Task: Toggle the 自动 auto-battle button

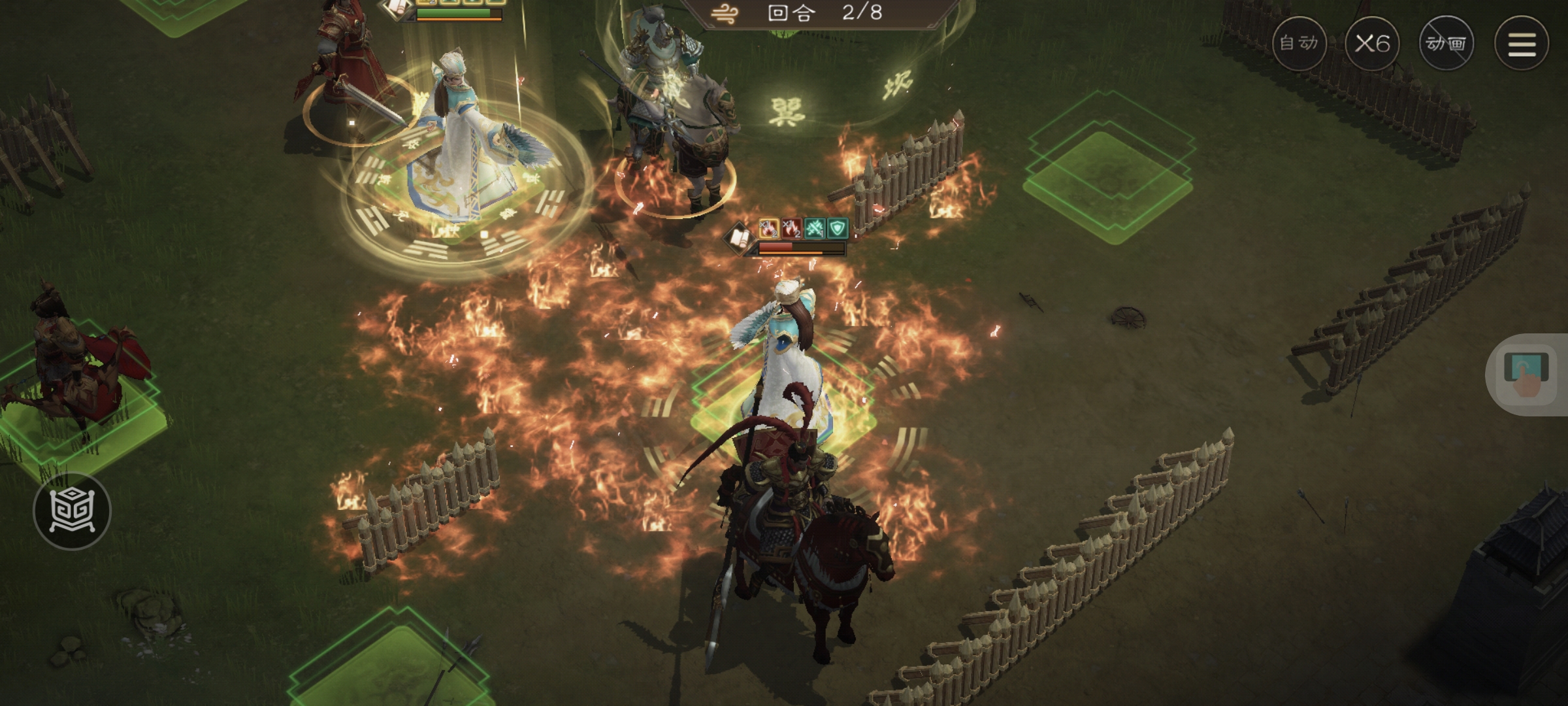Action: [1299, 44]
